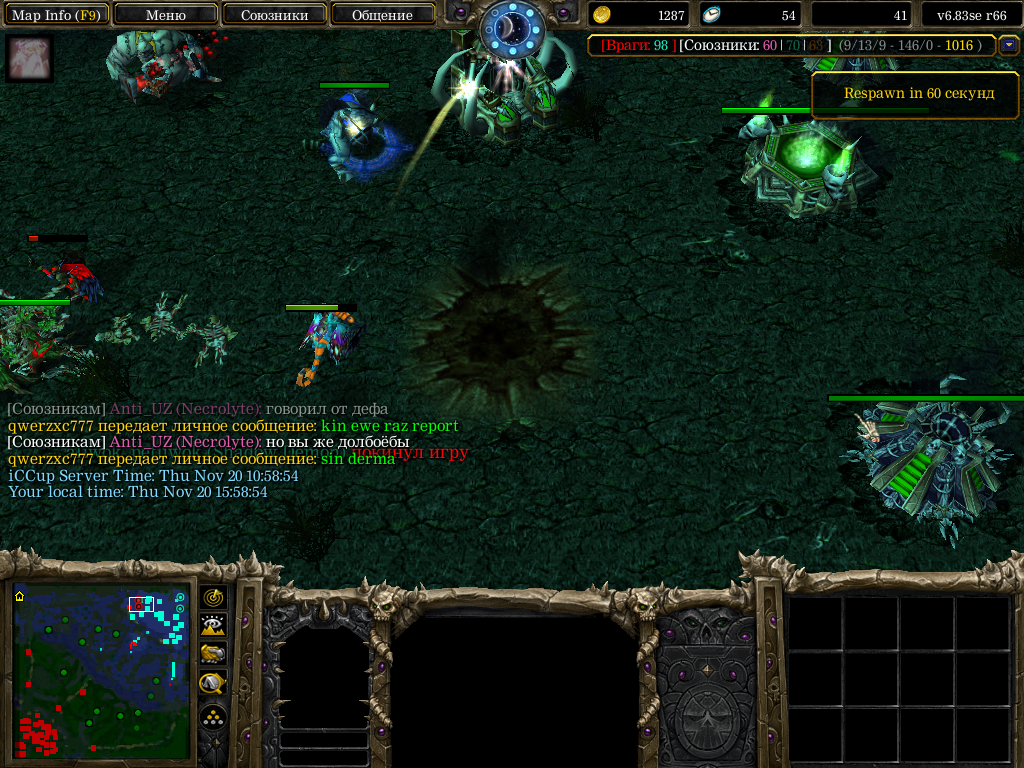Open the Map Info (F9) panel

[55, 15]
